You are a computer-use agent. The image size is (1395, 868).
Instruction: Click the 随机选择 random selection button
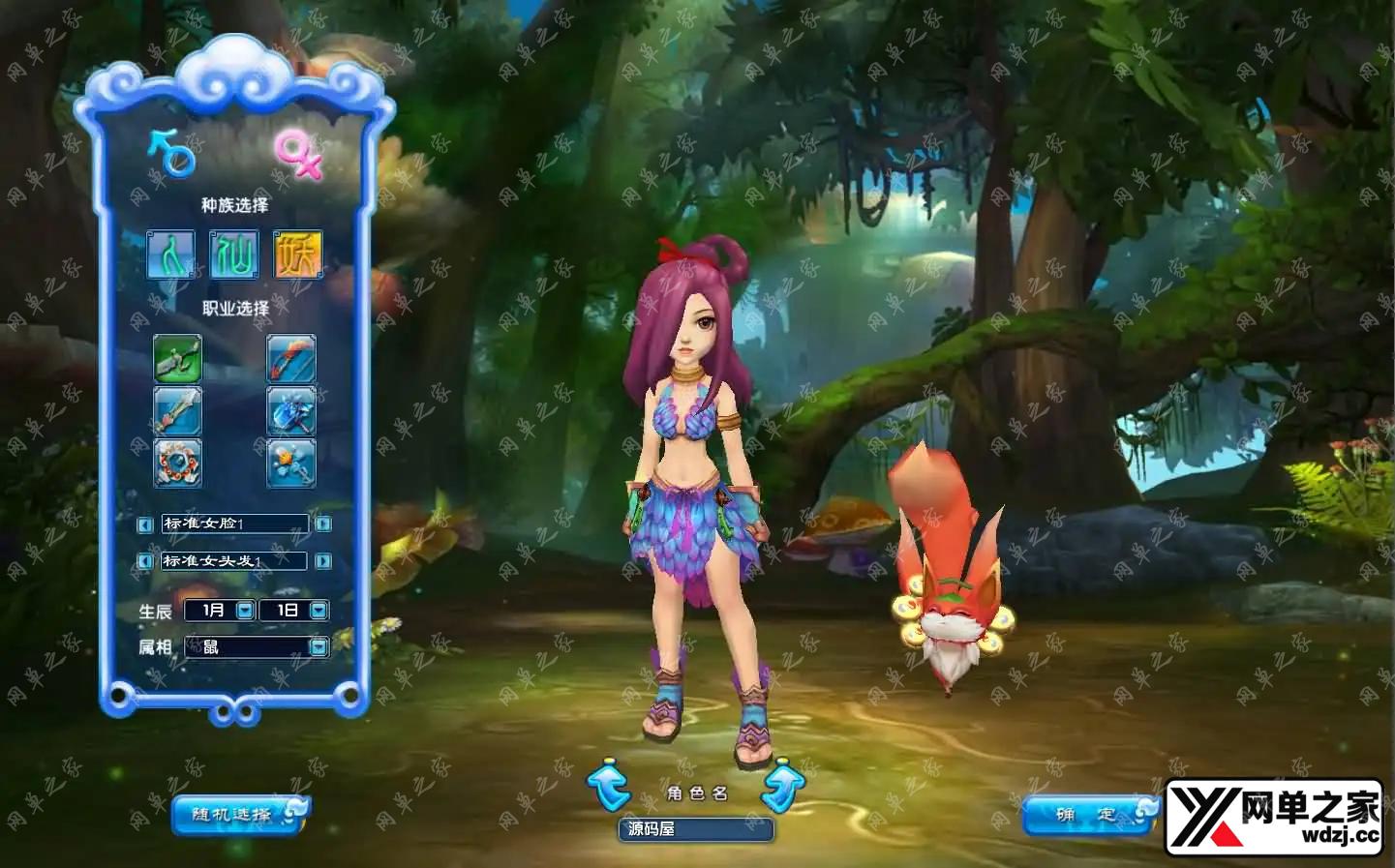239,814
